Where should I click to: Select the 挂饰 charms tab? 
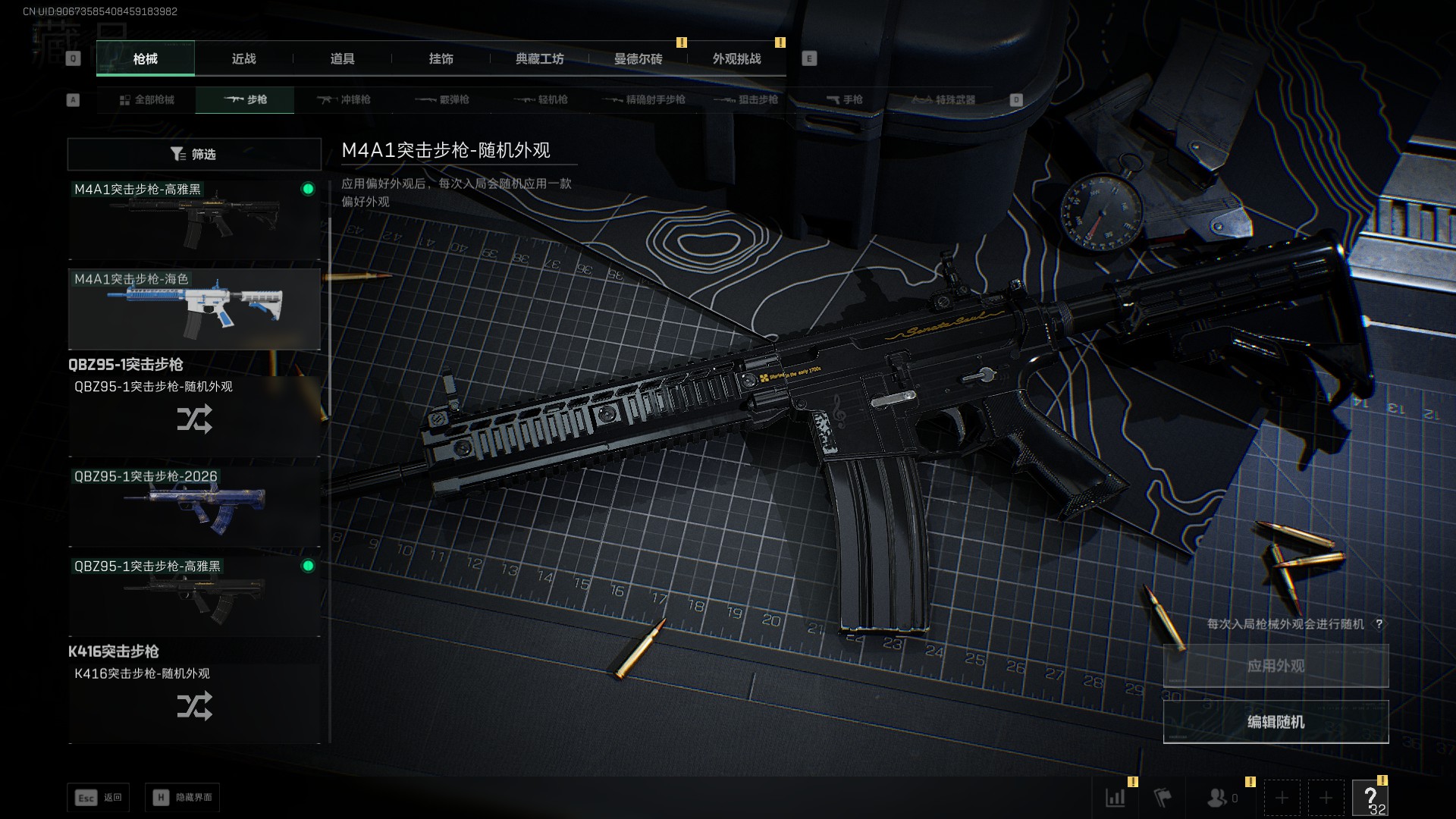click(441, 59)
